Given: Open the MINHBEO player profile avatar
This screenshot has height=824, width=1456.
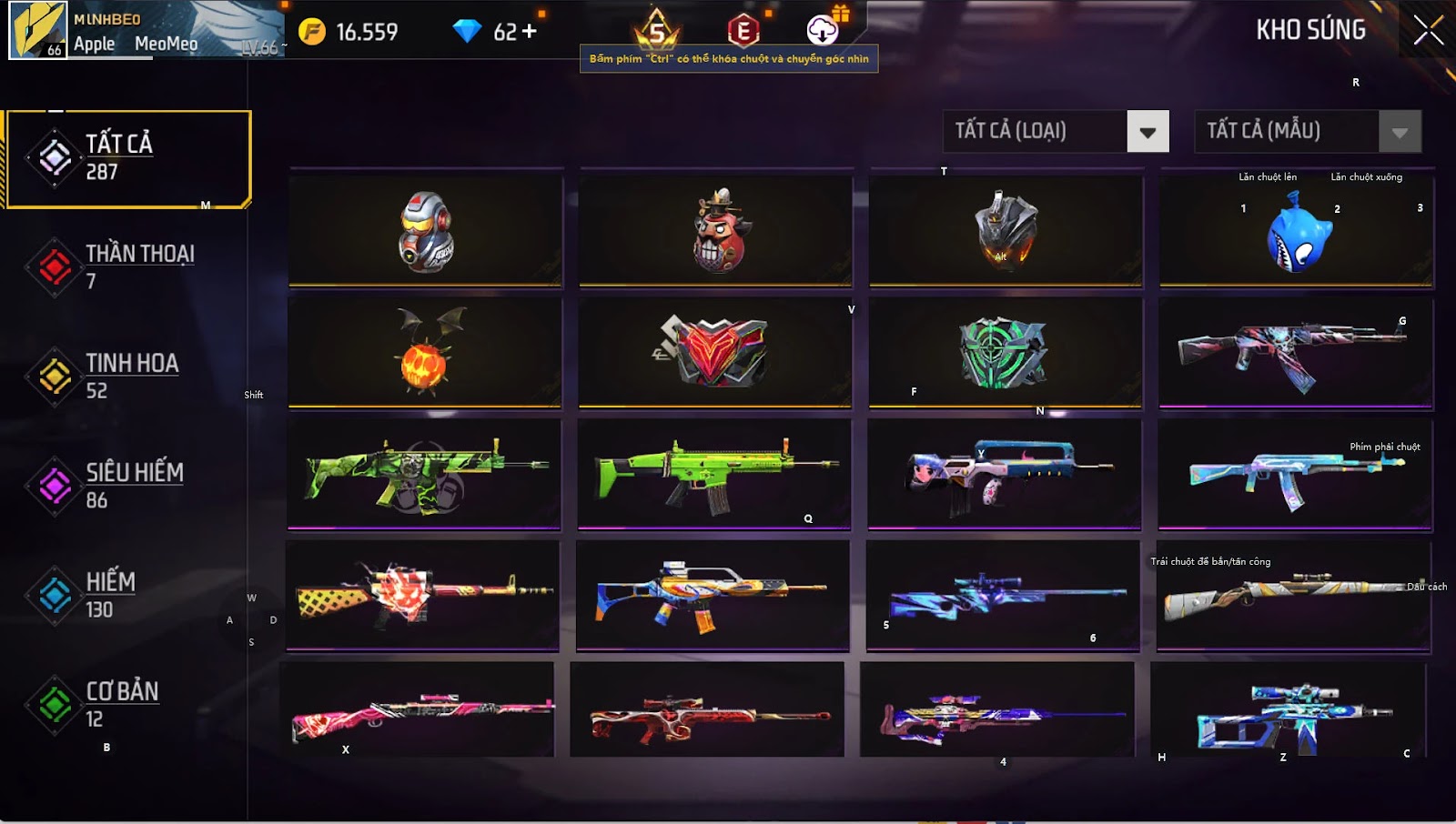Looking at the screenshot, I should (38, 30).
